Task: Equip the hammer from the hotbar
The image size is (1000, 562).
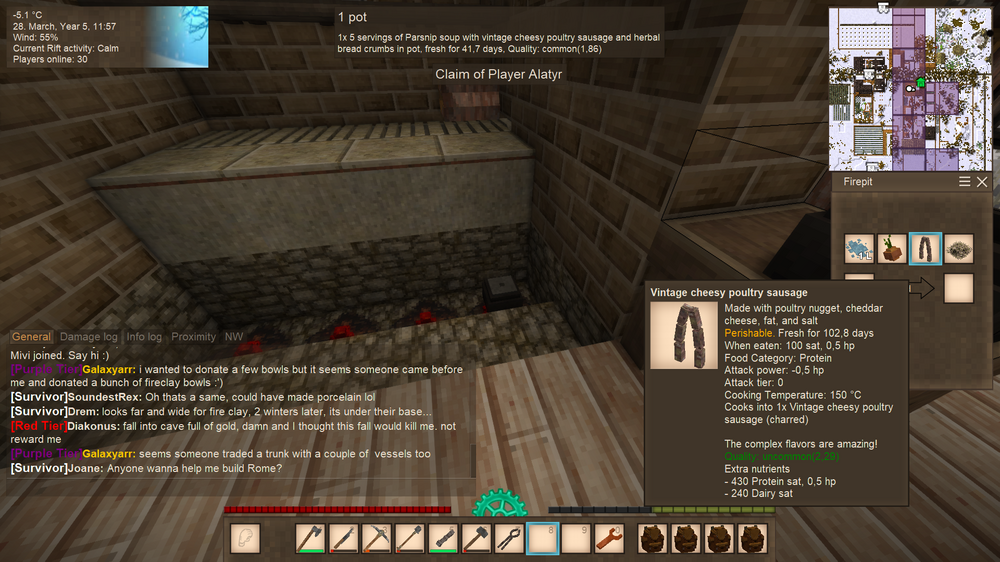Action: pyautogui.click(x=476, y=539)
